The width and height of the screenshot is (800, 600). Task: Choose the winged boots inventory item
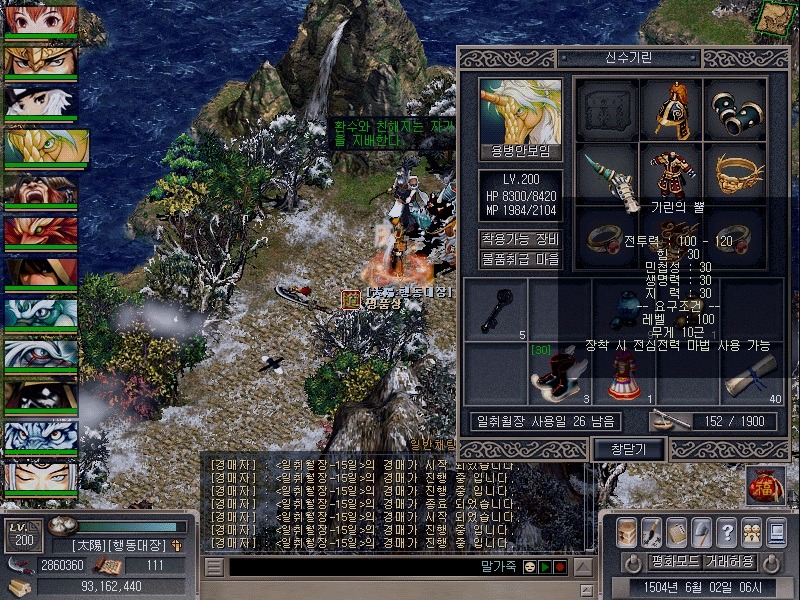(x=558, y=373)
